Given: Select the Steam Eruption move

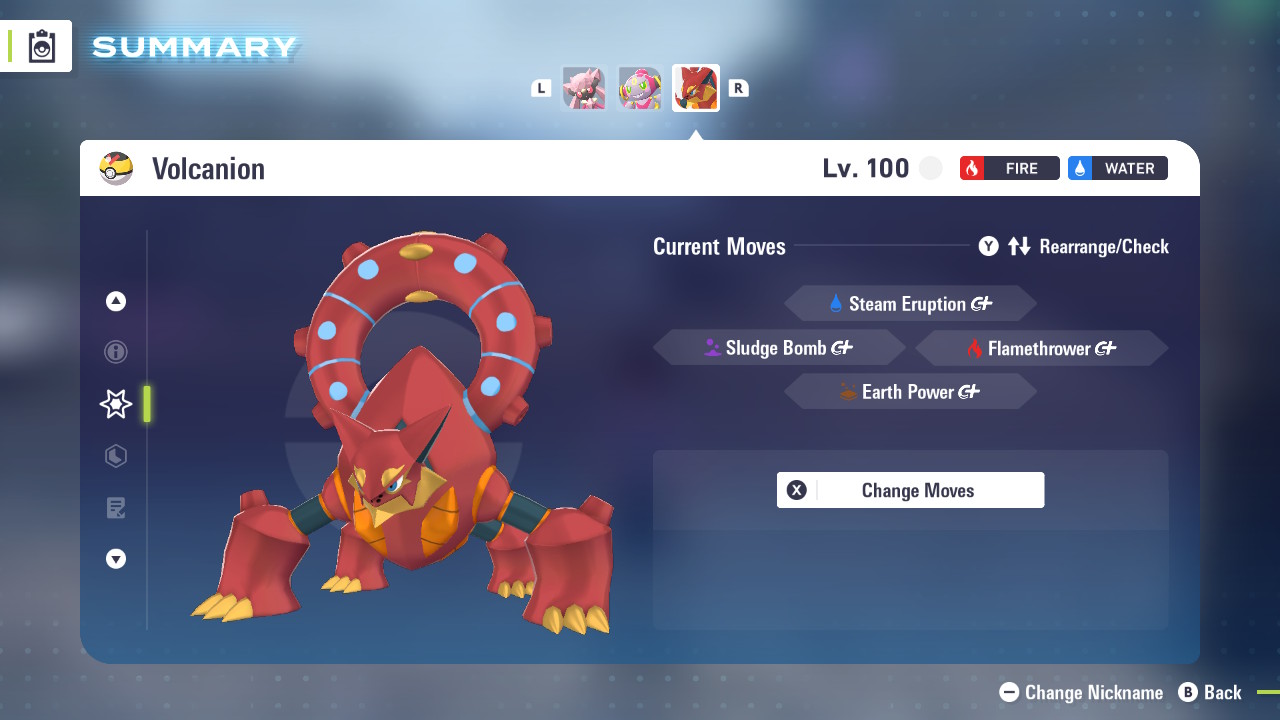Looking at the screenshot, I should [x=910, y=303].
